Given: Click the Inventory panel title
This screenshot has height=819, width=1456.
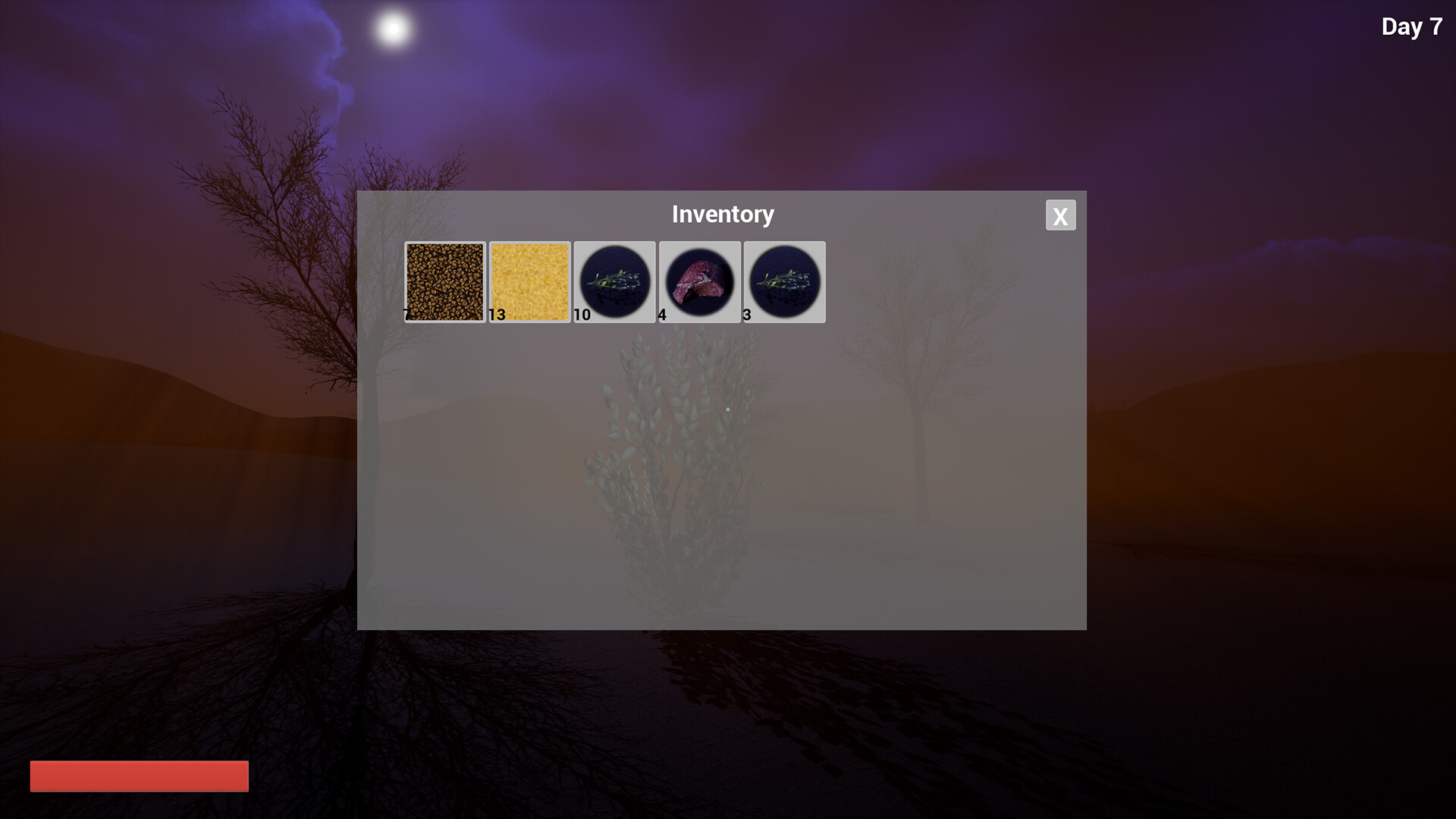Looking at the screenshot, I should tap(722, 215).
